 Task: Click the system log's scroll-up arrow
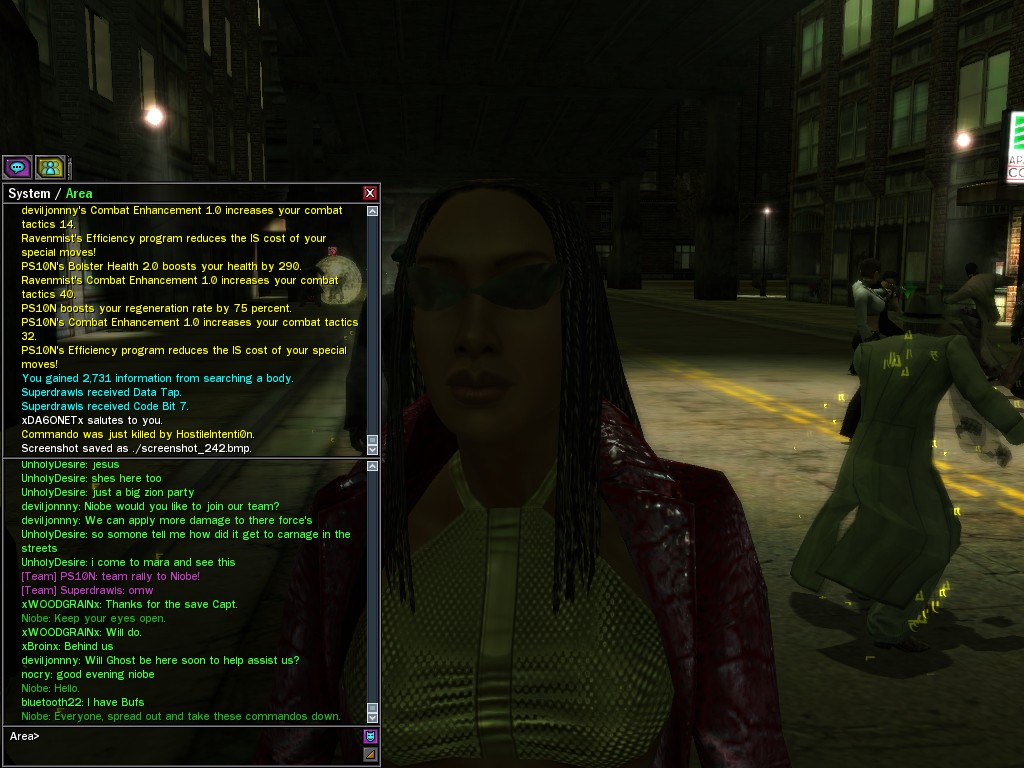click(x=373, y=211)
